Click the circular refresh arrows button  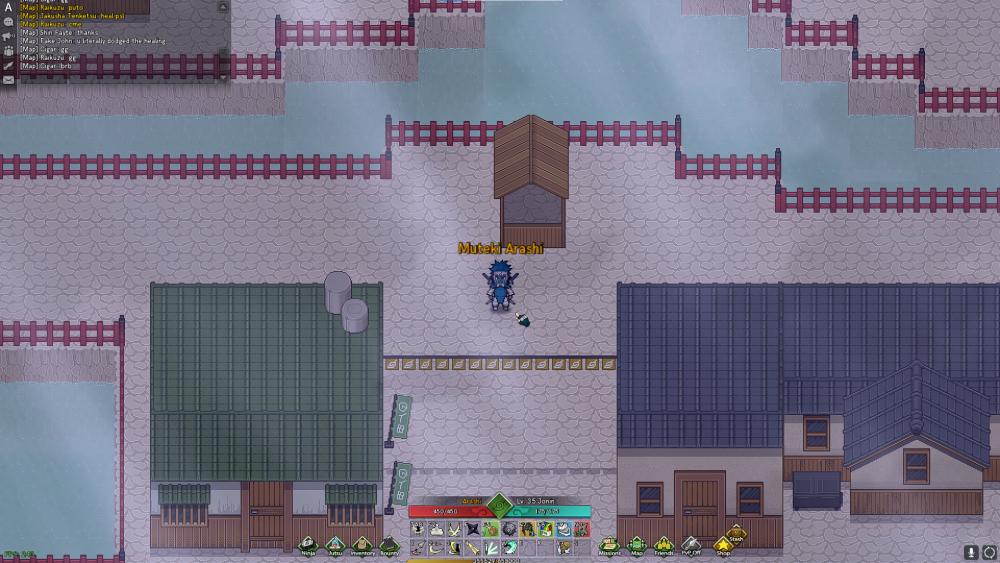pyautogui.click(x=989, y=552)
